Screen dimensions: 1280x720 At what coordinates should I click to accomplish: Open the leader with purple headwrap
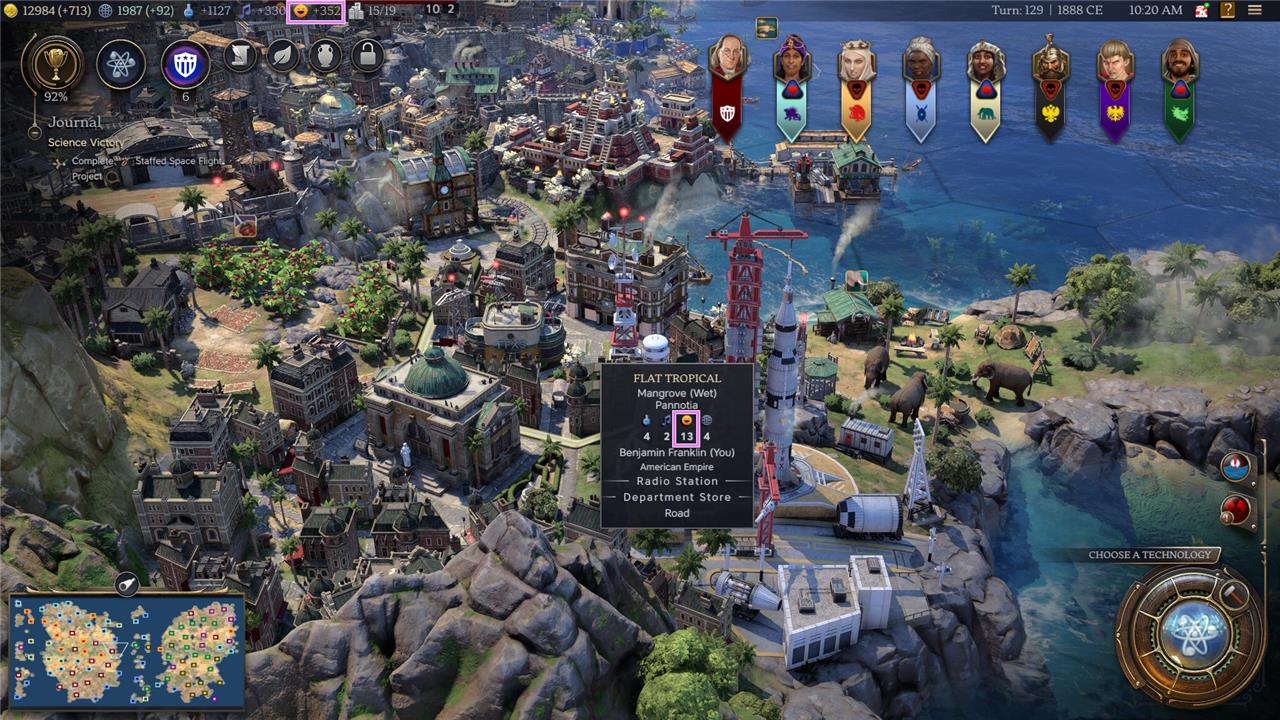(x=792, y=61)
